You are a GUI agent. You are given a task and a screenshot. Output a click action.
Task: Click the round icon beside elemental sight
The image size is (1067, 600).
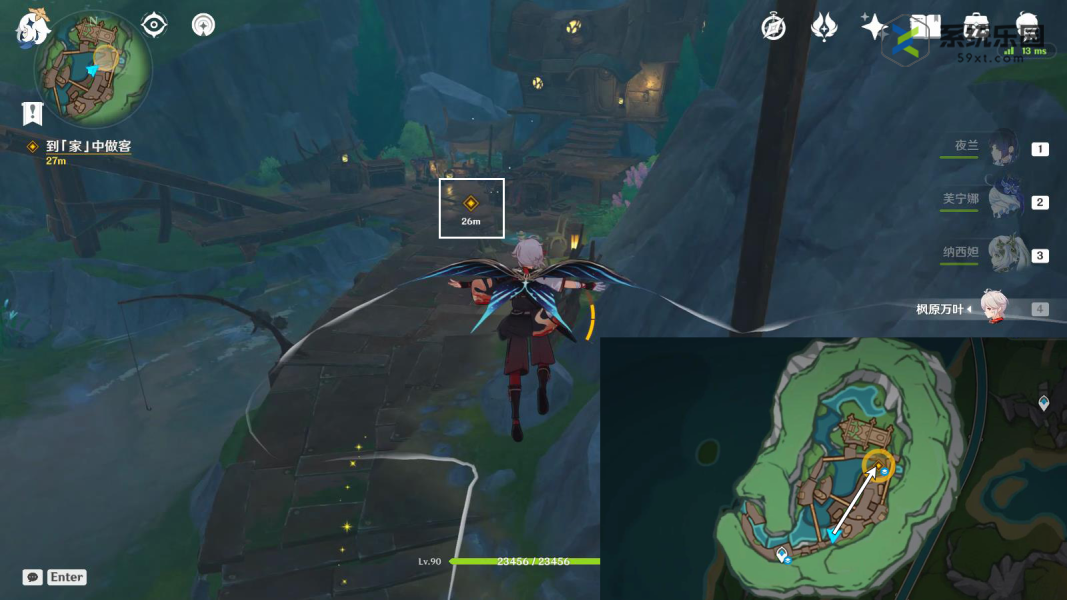coord(204,25)
